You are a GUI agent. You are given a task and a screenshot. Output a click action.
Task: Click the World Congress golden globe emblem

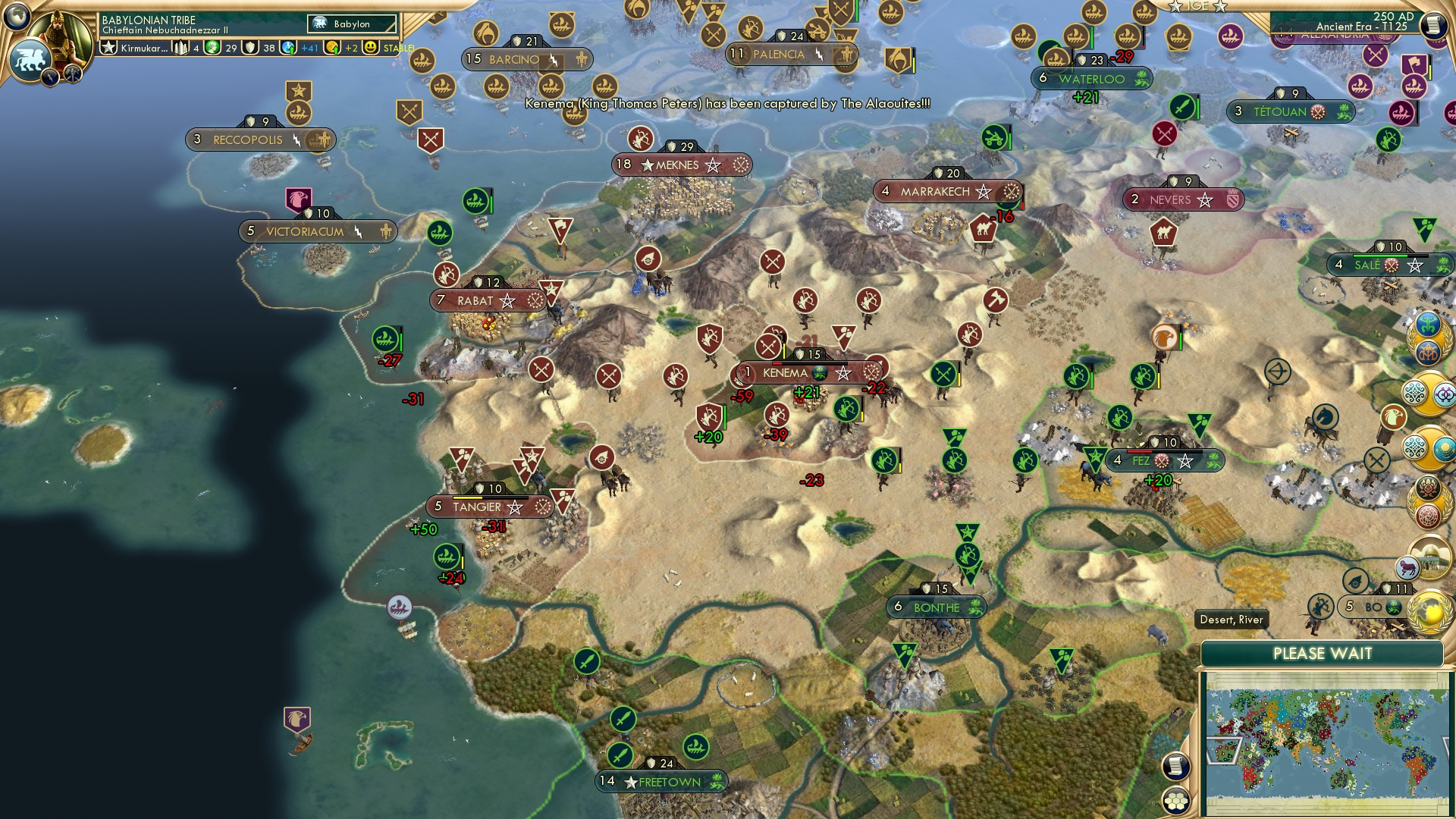point(1430,611)
